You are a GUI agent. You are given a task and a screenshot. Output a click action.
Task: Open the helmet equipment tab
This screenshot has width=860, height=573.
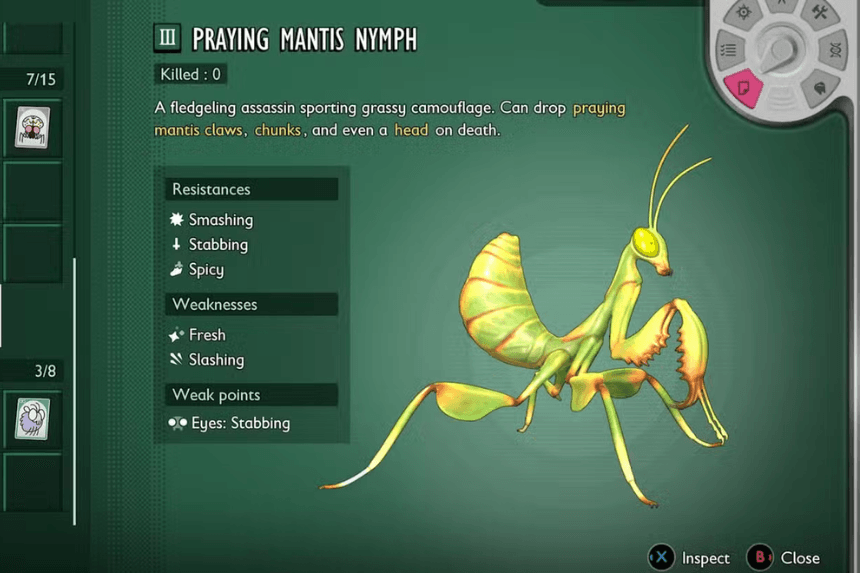pos(819,88)
